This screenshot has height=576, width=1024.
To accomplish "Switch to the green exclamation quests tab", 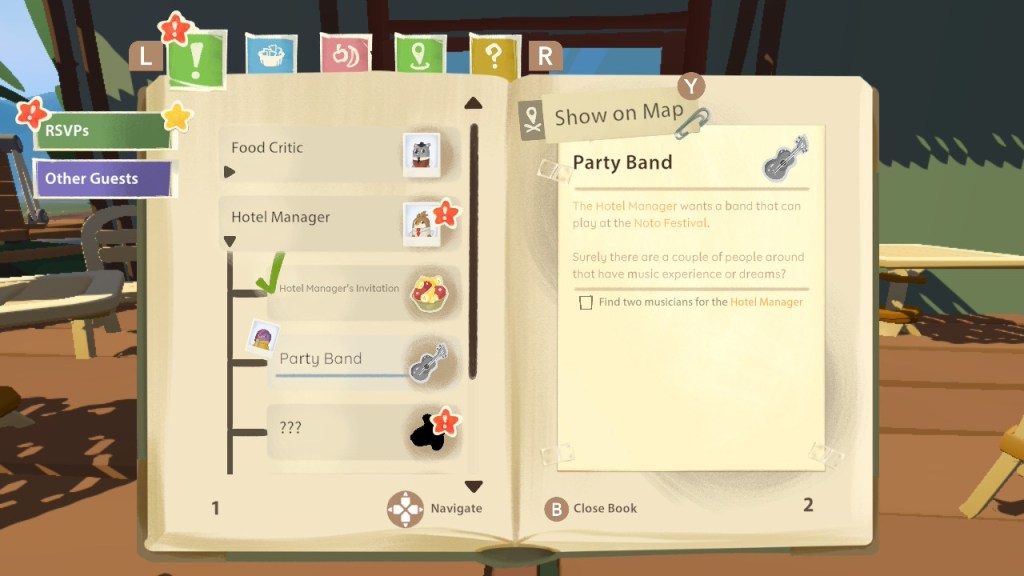I will pyautogui.click(x=197, y=58).
